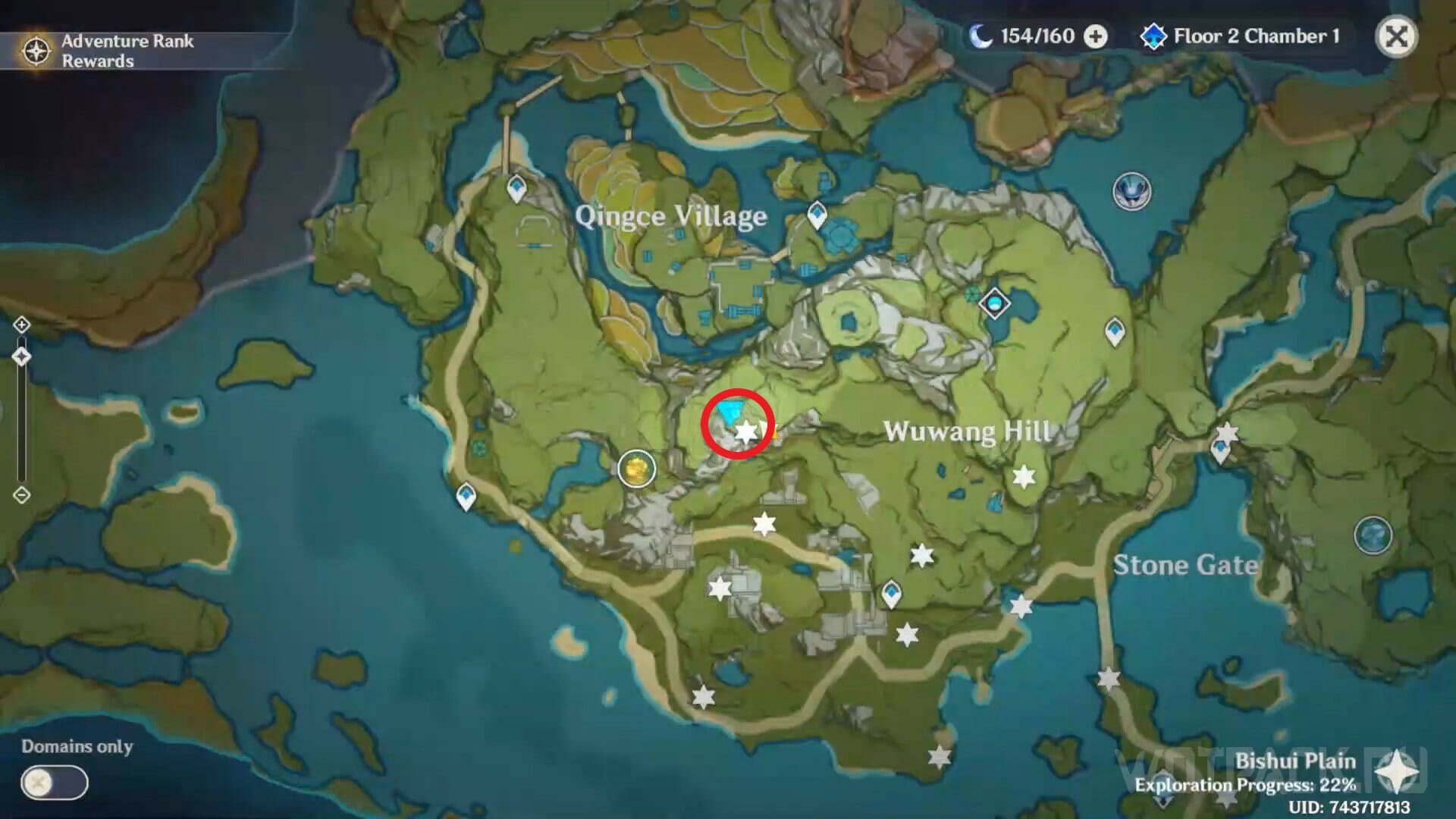Select the domain marker beside Stone Gate

click(x=1373, y=535)
